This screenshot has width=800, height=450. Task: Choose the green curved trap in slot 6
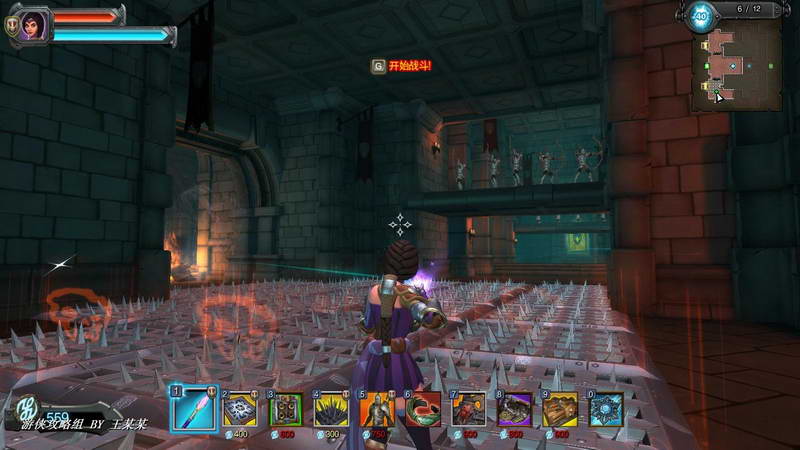click(423, 409)
